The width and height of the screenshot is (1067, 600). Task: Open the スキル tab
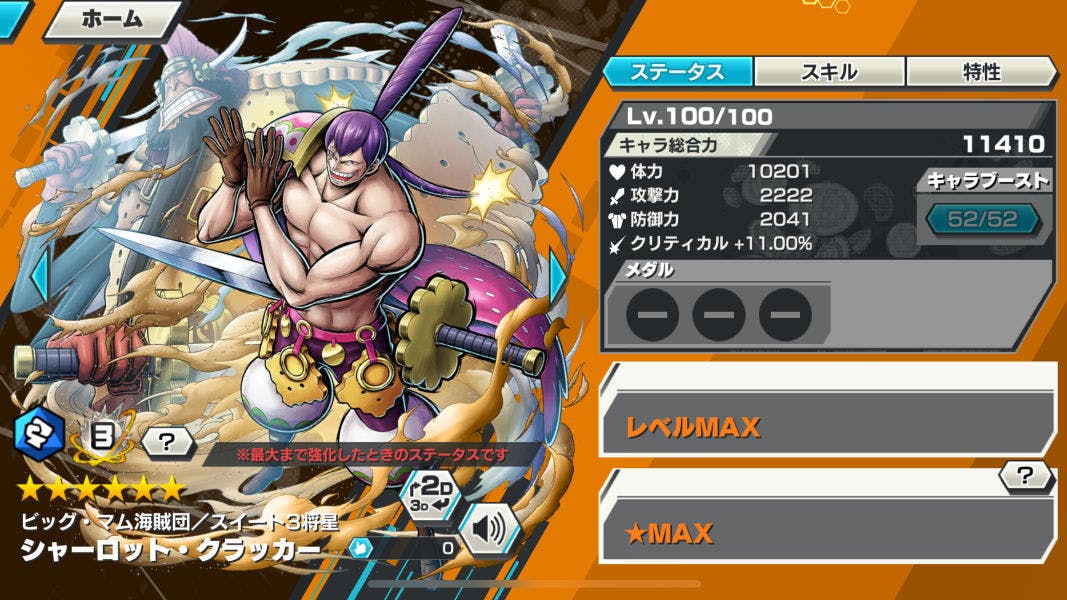click(829, 72)
